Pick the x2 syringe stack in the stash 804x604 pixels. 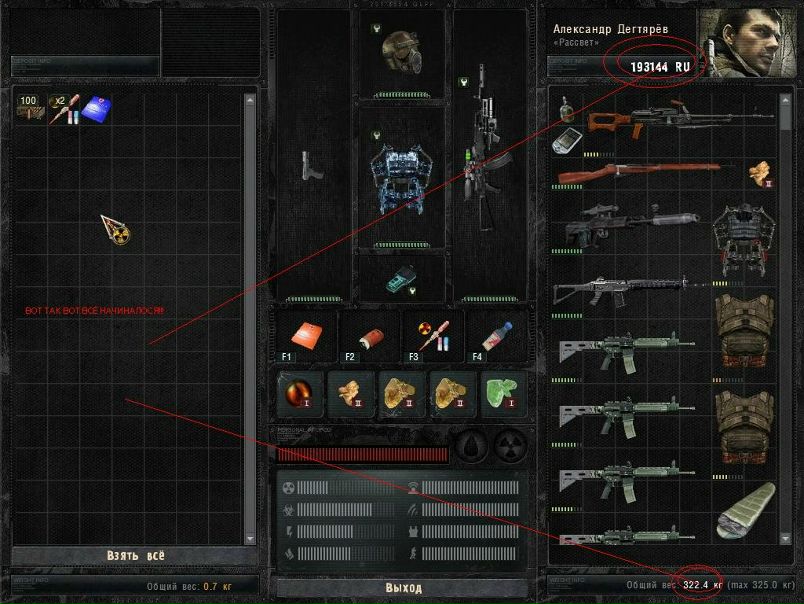[x=64, y=108]
